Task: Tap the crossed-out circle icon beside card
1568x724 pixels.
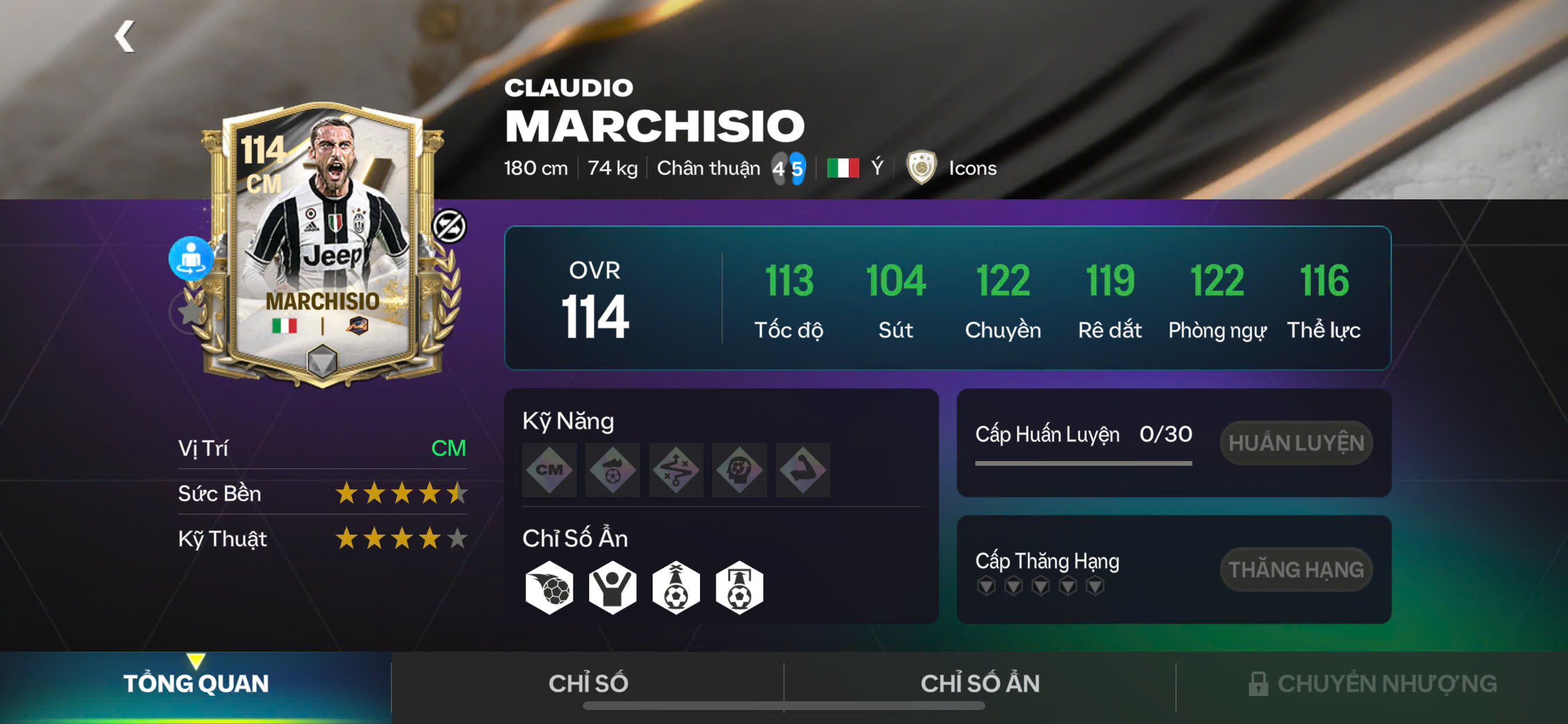Action: [x=449, y=226]
